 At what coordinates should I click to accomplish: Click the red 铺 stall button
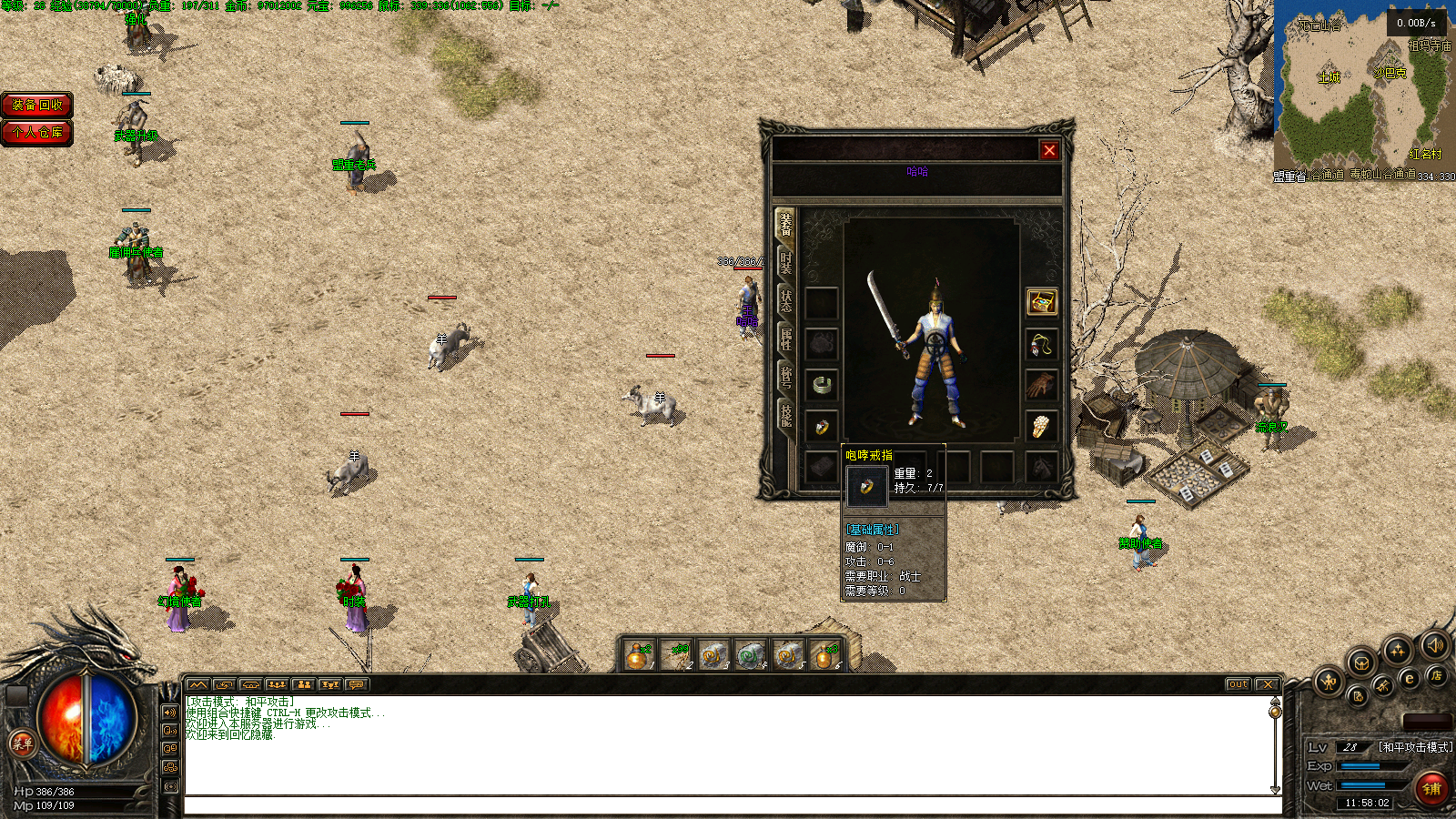1431,788
